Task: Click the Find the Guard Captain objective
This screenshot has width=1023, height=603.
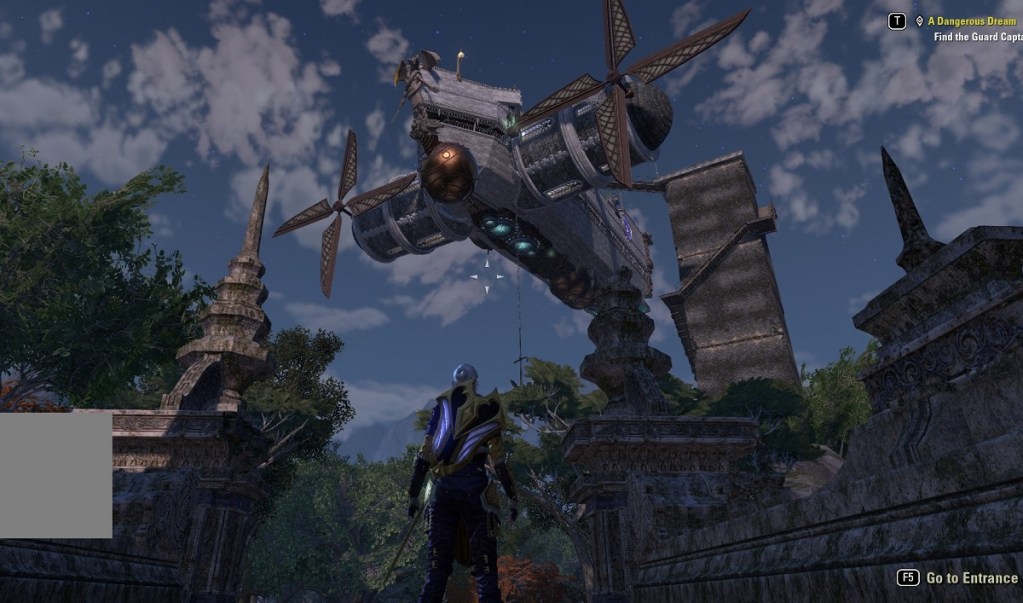Action: pyautogui.click(x=978, y=37)
